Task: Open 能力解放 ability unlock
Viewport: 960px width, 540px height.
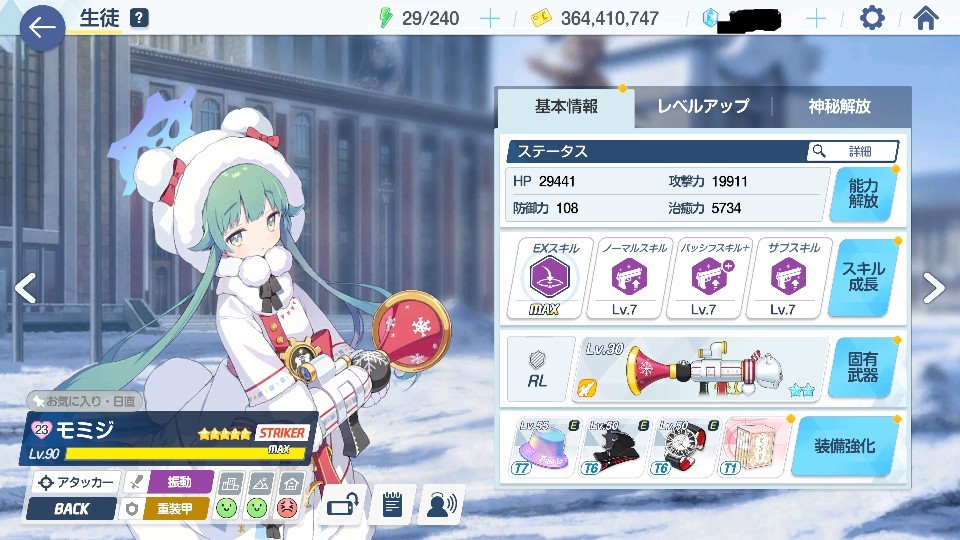Action: coord(863,194)
